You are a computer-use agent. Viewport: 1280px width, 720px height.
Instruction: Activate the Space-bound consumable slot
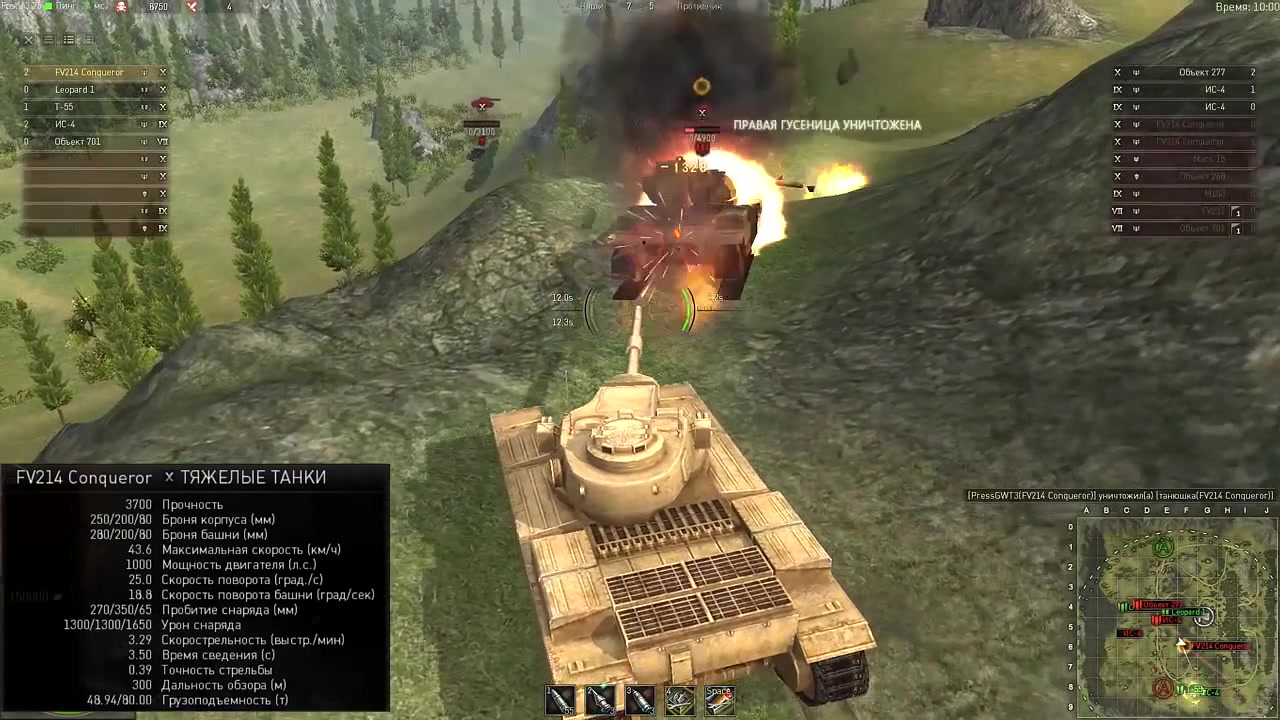tap(719, 700)
